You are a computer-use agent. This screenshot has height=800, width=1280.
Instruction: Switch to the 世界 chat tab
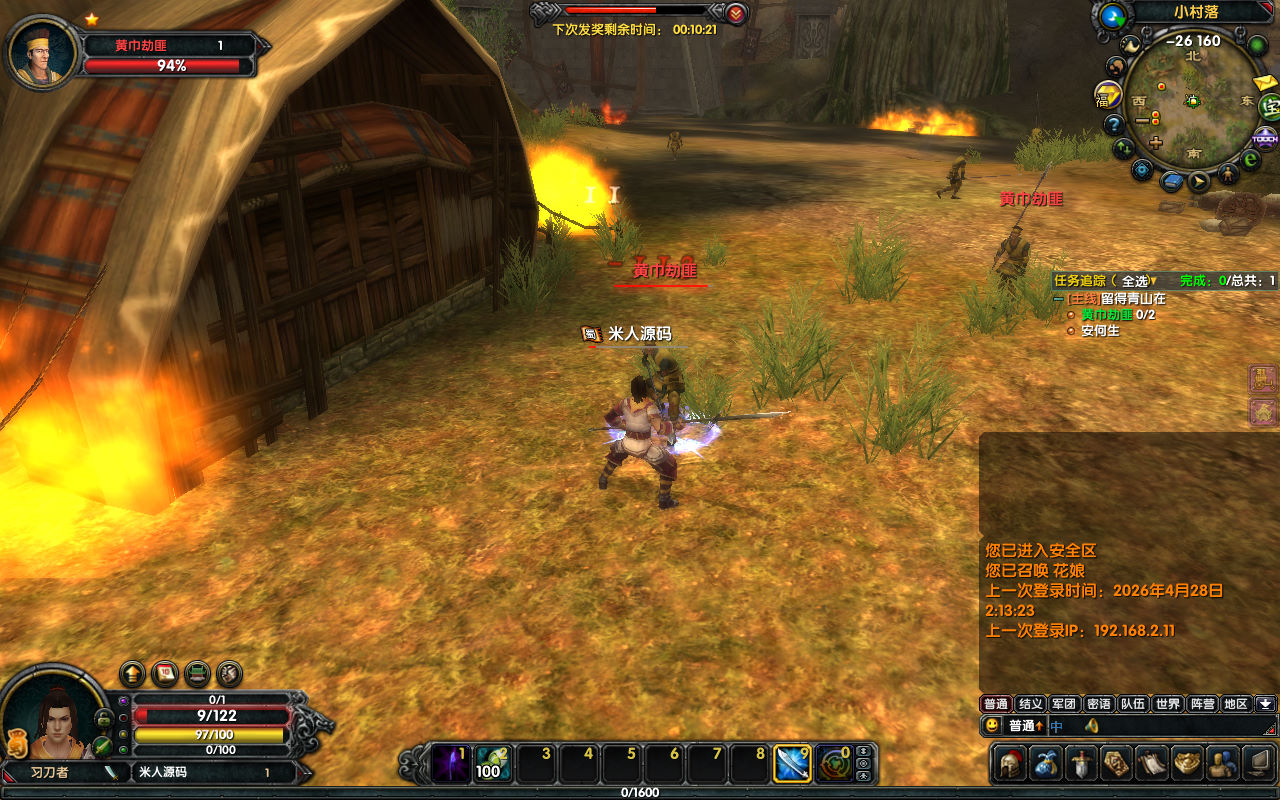[x=1167, y=704]
